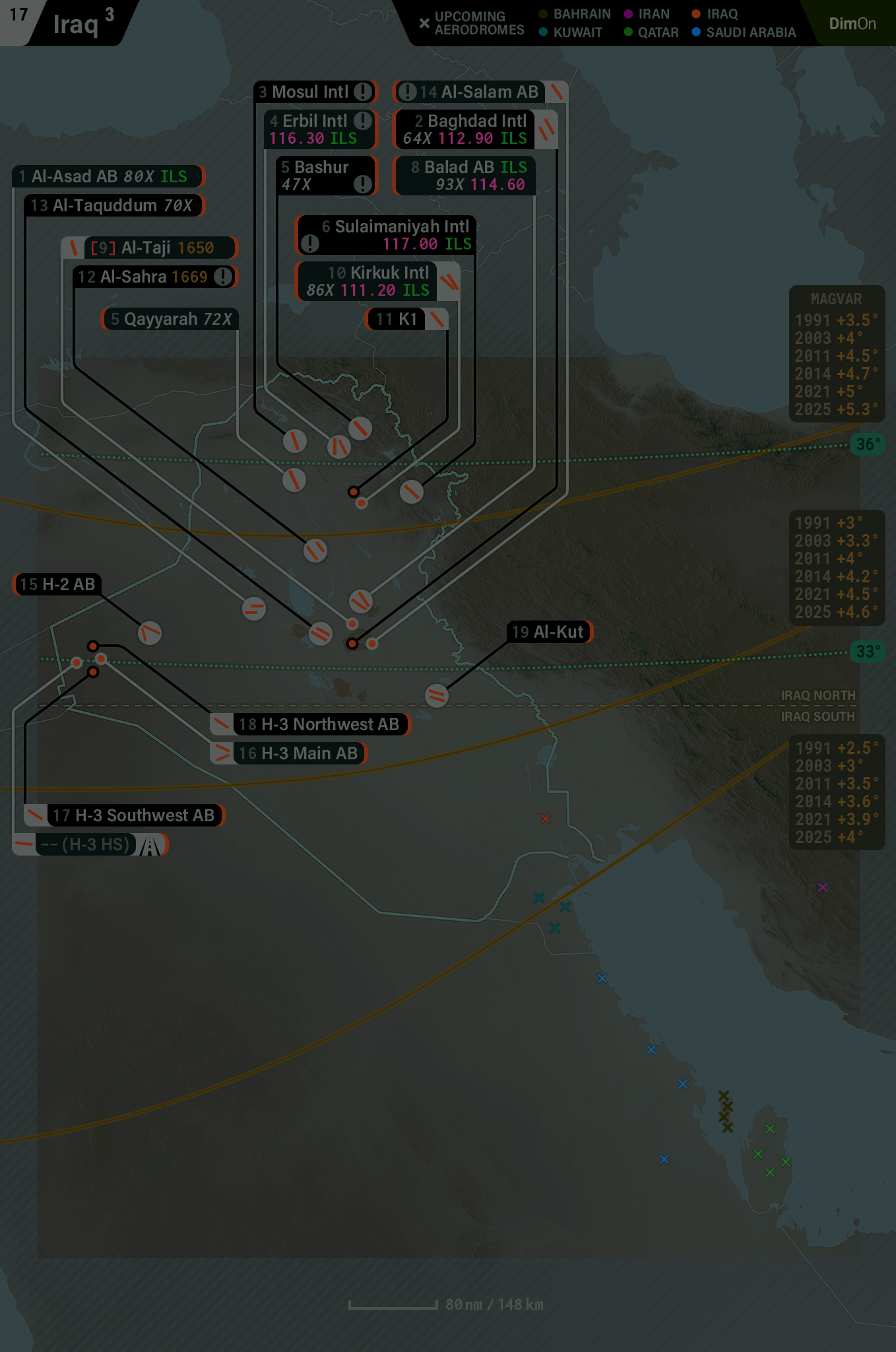Click the Al-Asad AB label

coord(109,176)
